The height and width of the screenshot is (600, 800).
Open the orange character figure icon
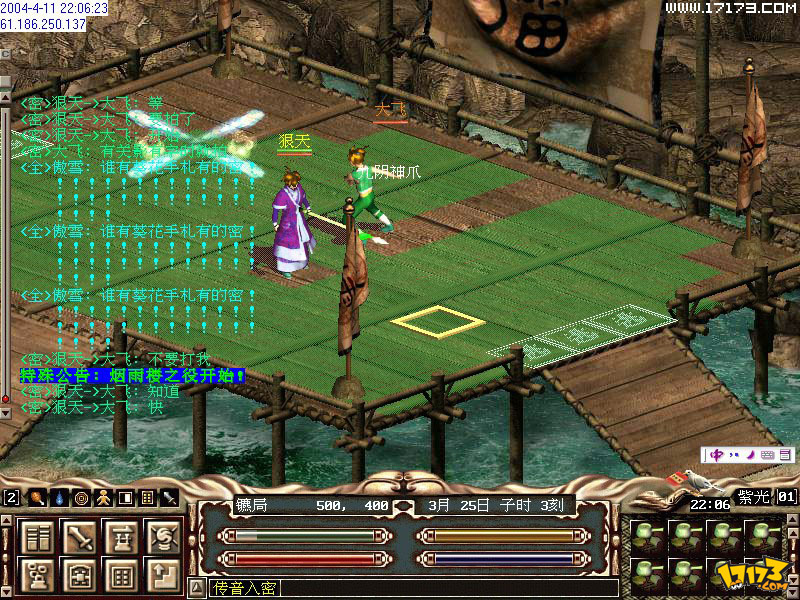[102, 497]
